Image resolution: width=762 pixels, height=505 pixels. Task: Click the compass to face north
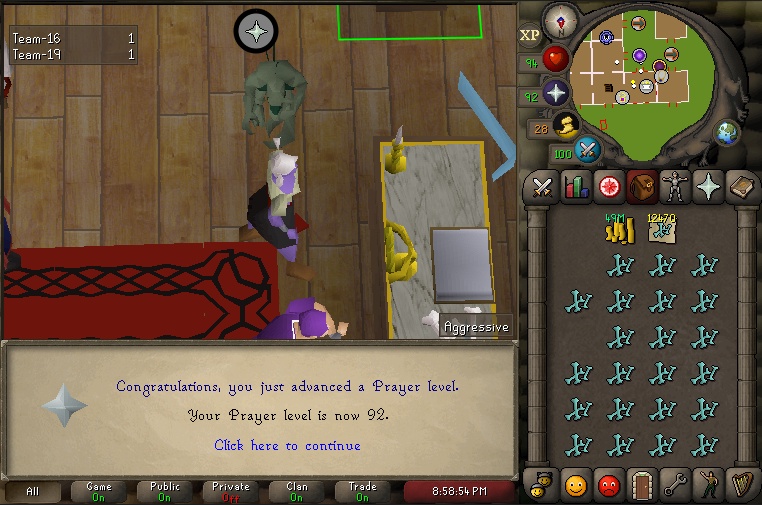coord(559,21)
